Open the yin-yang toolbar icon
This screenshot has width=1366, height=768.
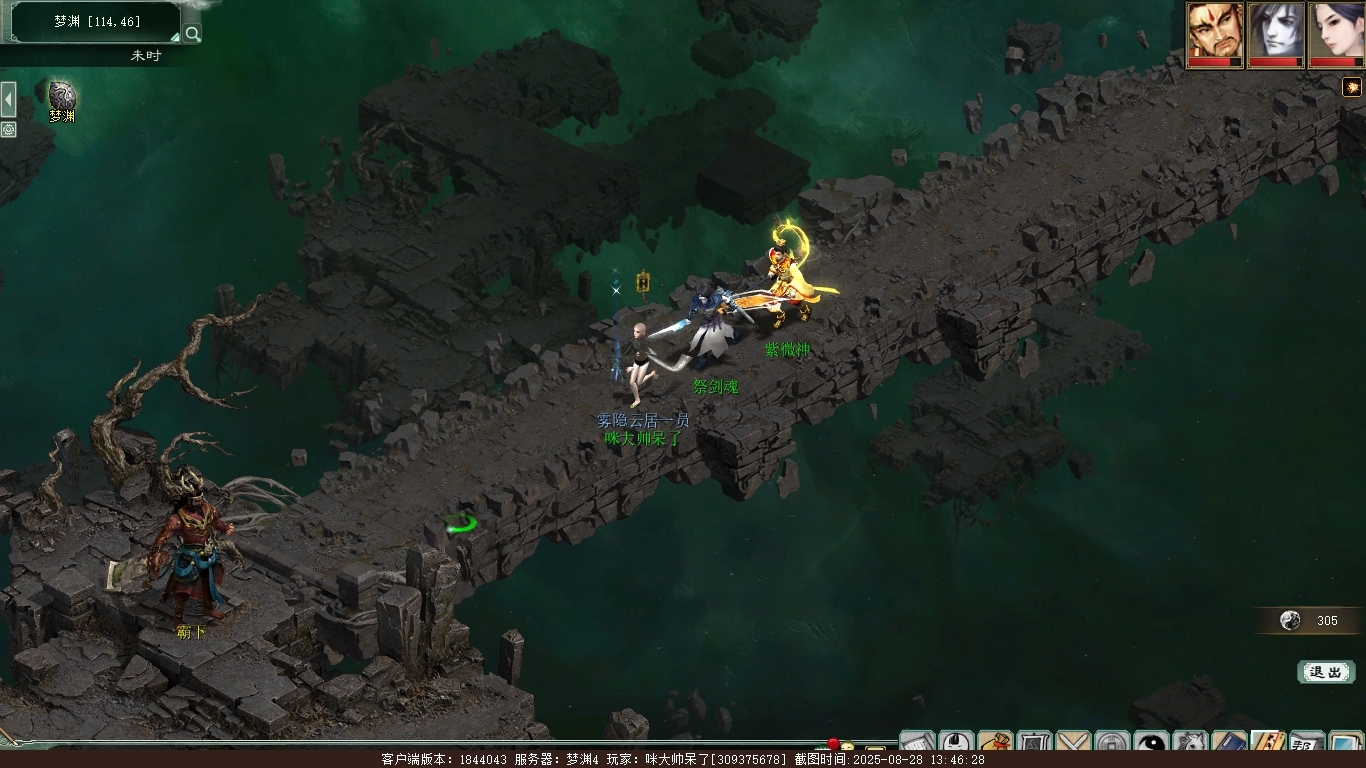tap(1152, 744)
